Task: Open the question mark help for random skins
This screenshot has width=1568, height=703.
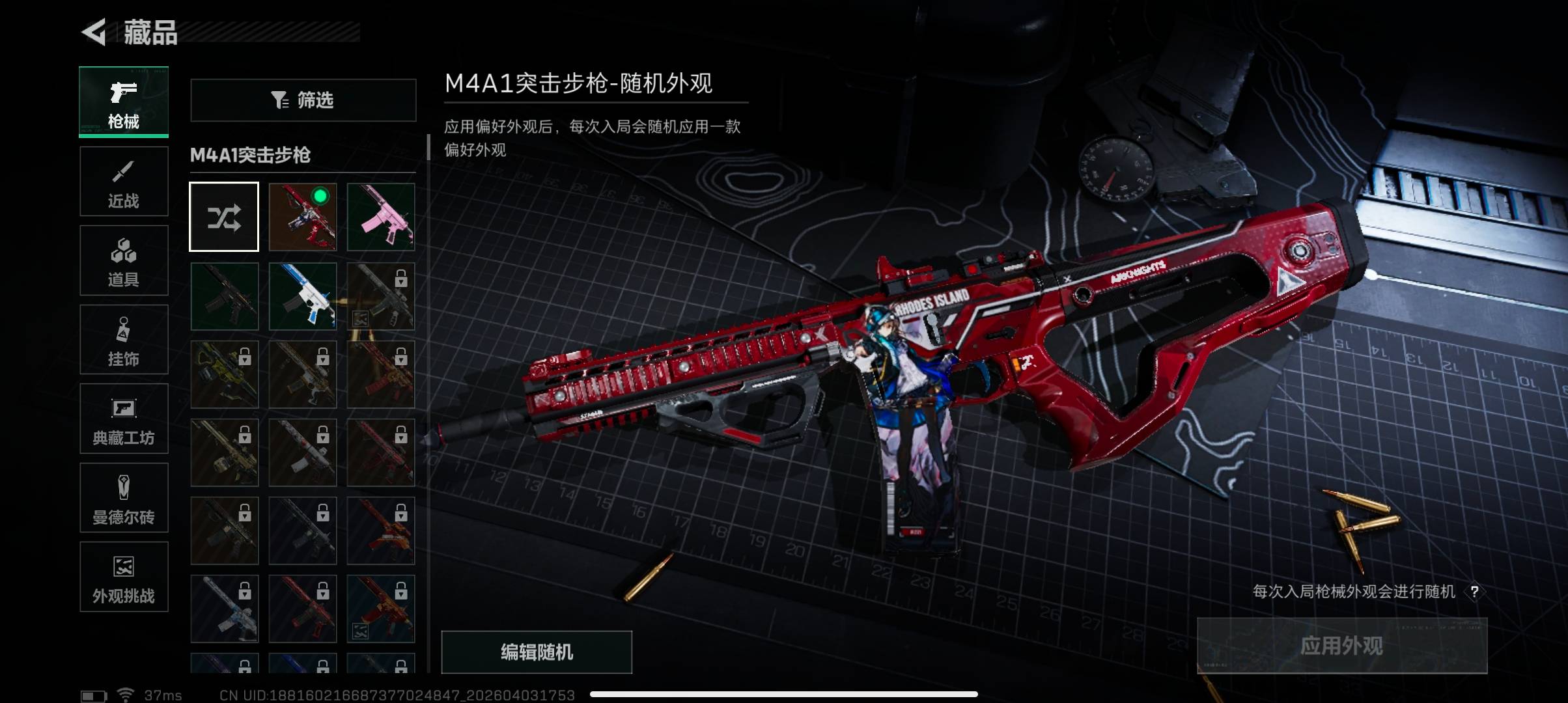Action: click(1474, 592)
